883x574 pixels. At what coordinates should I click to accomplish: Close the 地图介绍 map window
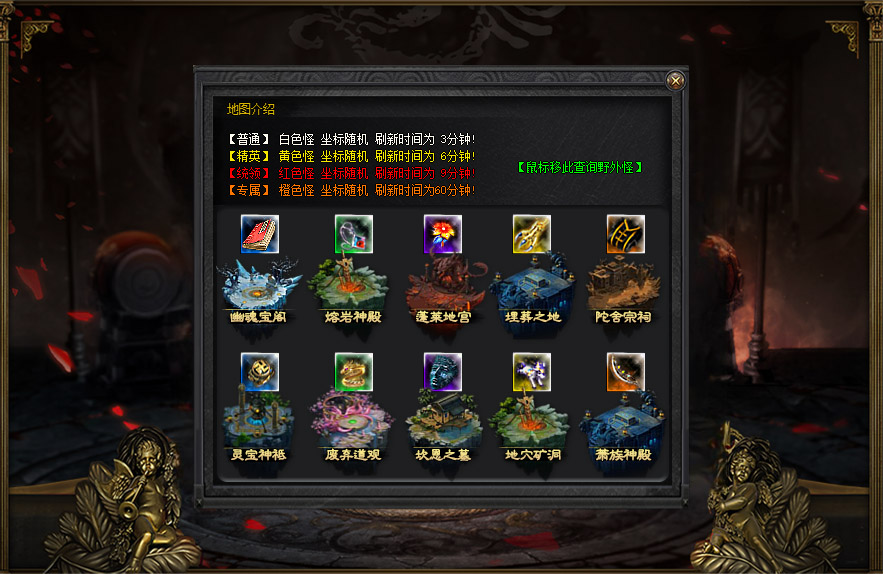676,81
